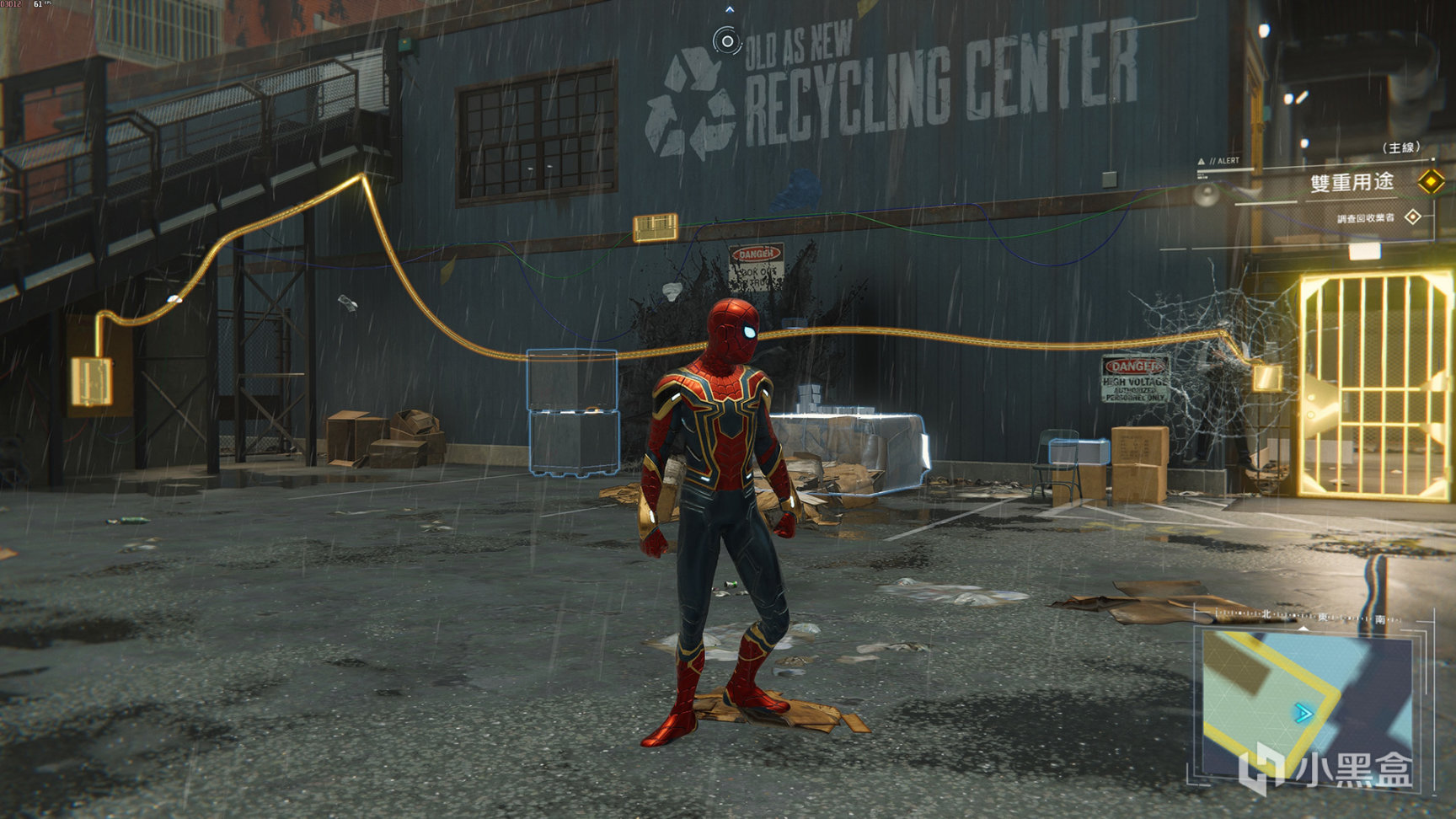Select the 雙重用途 main mission title
The height and width of the screenshot is (819, 1456).
pyautogui.click(x=1352, y=182)
